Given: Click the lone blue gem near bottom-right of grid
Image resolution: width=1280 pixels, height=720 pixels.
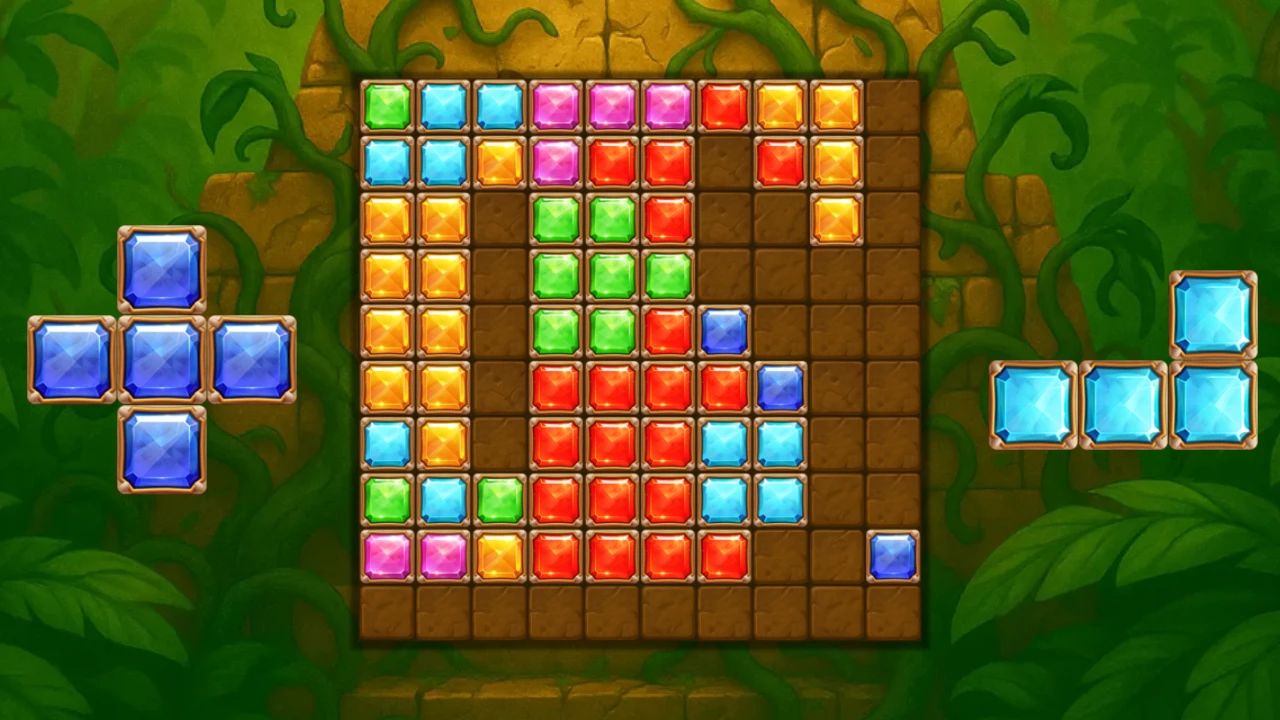Looking at the screenshot, I should point(893,559).
